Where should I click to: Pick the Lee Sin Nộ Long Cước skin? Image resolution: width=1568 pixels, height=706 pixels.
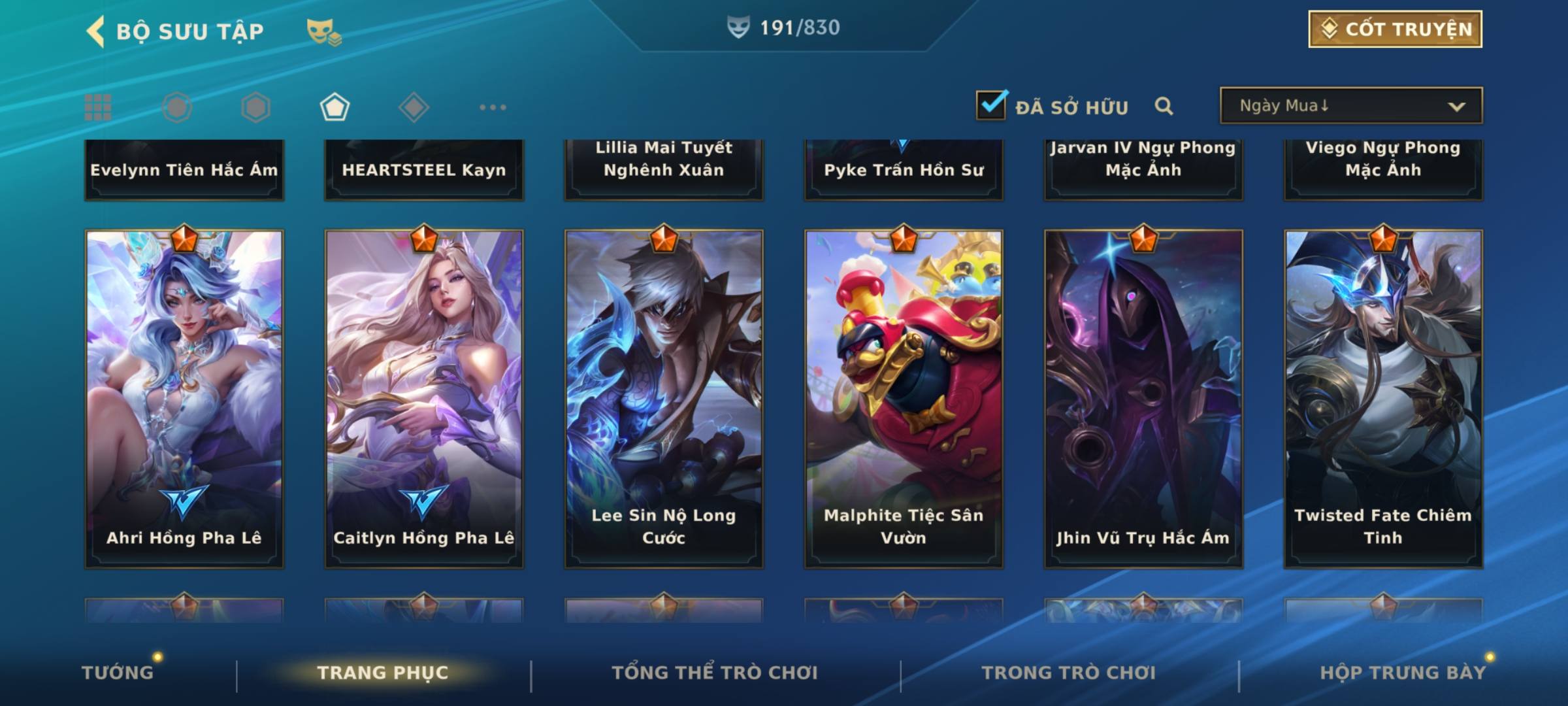coord(664,399)
